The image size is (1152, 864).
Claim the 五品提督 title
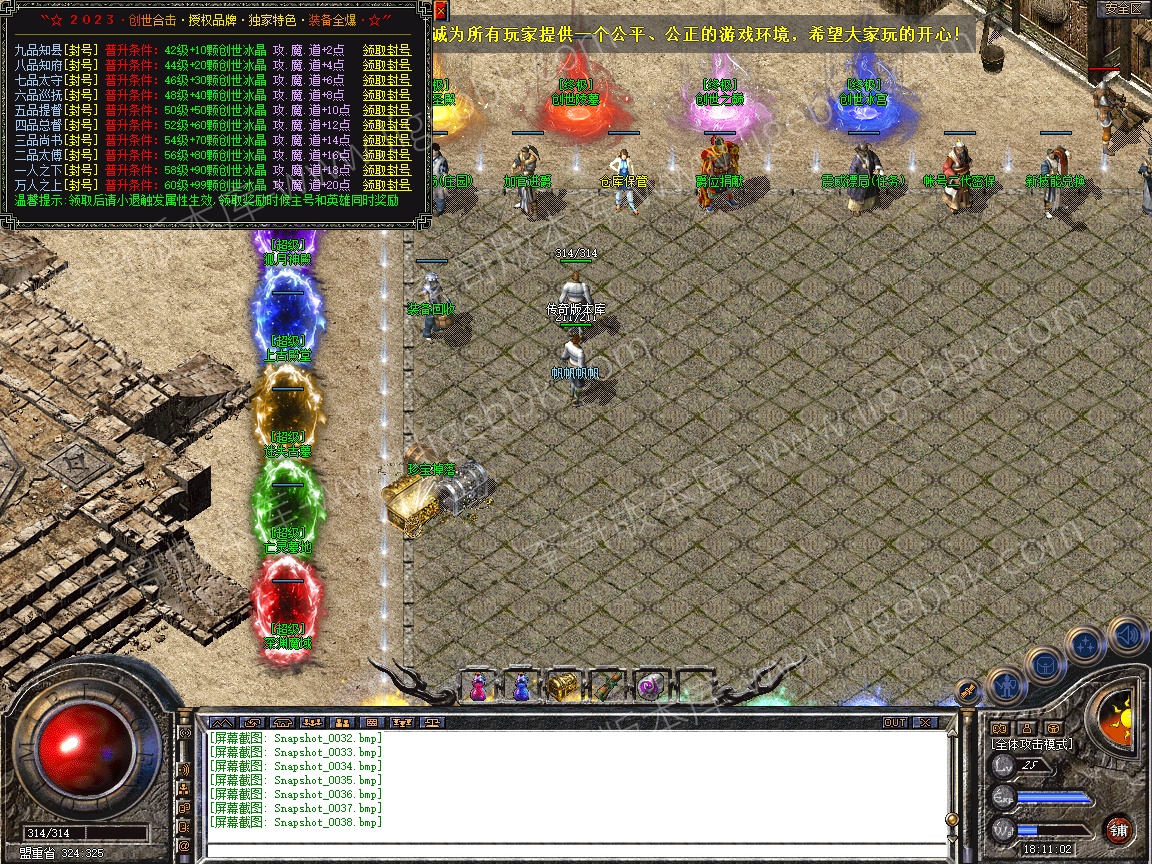[x=386, y=110]
